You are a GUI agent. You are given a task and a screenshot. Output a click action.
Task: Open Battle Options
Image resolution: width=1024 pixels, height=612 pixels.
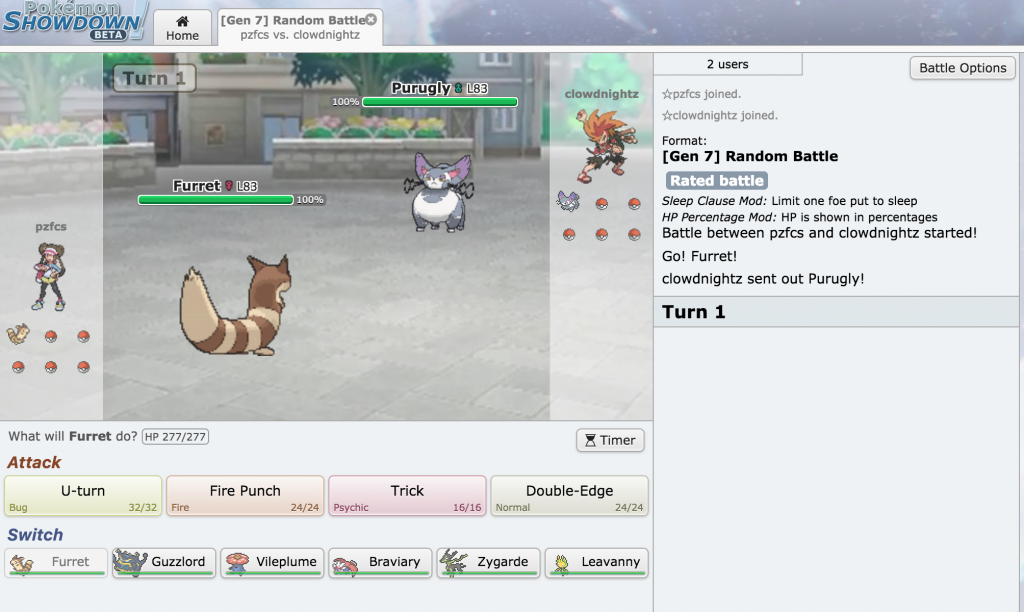click(x=962, y=68)
